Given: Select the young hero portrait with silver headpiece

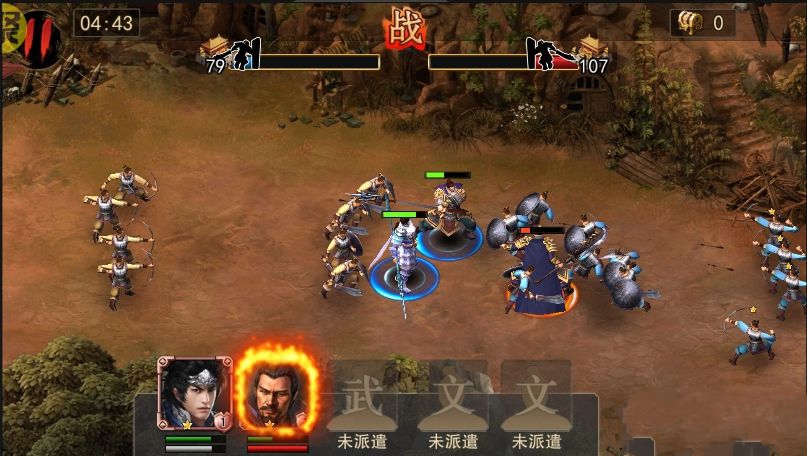Looking at the screenshot, I should click(194, 394).
